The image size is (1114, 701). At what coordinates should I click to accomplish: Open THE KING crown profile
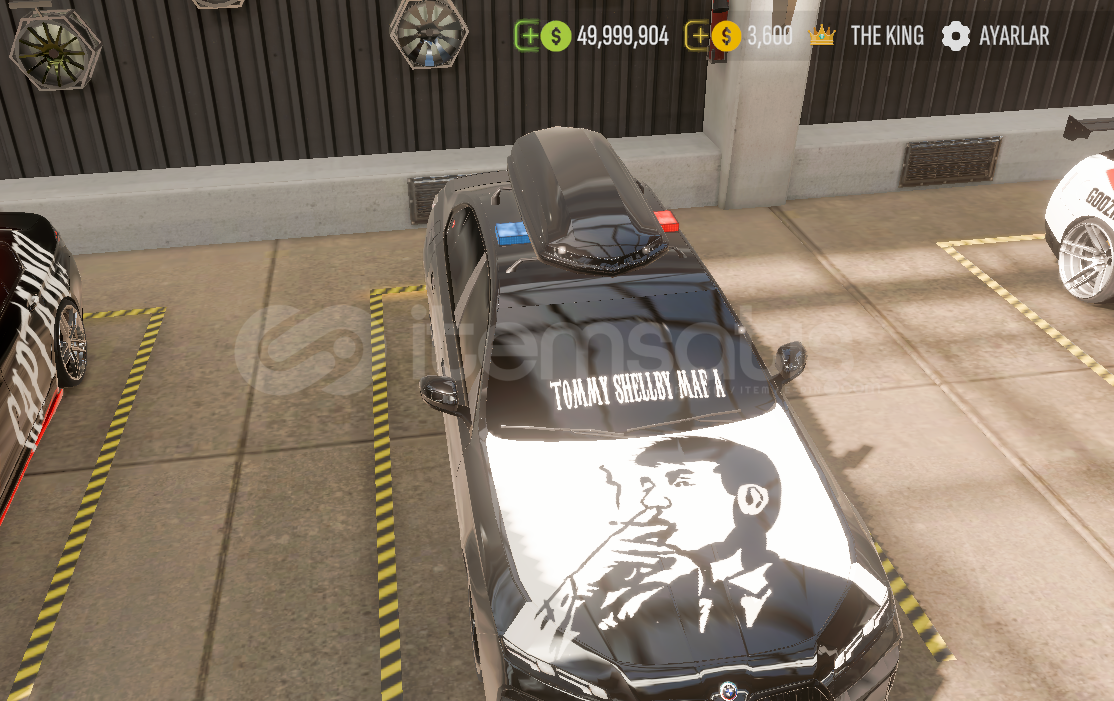866,36
